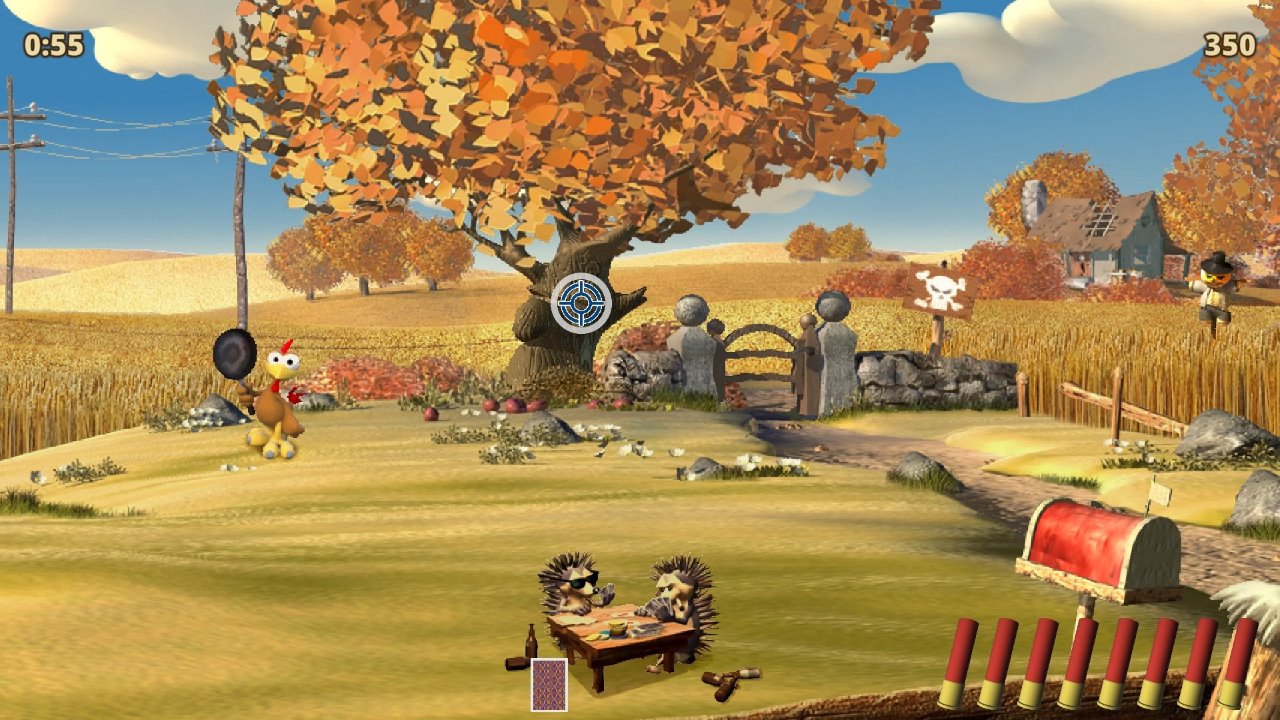Click the standing beer bottle near the table

(x=531, y=640)
